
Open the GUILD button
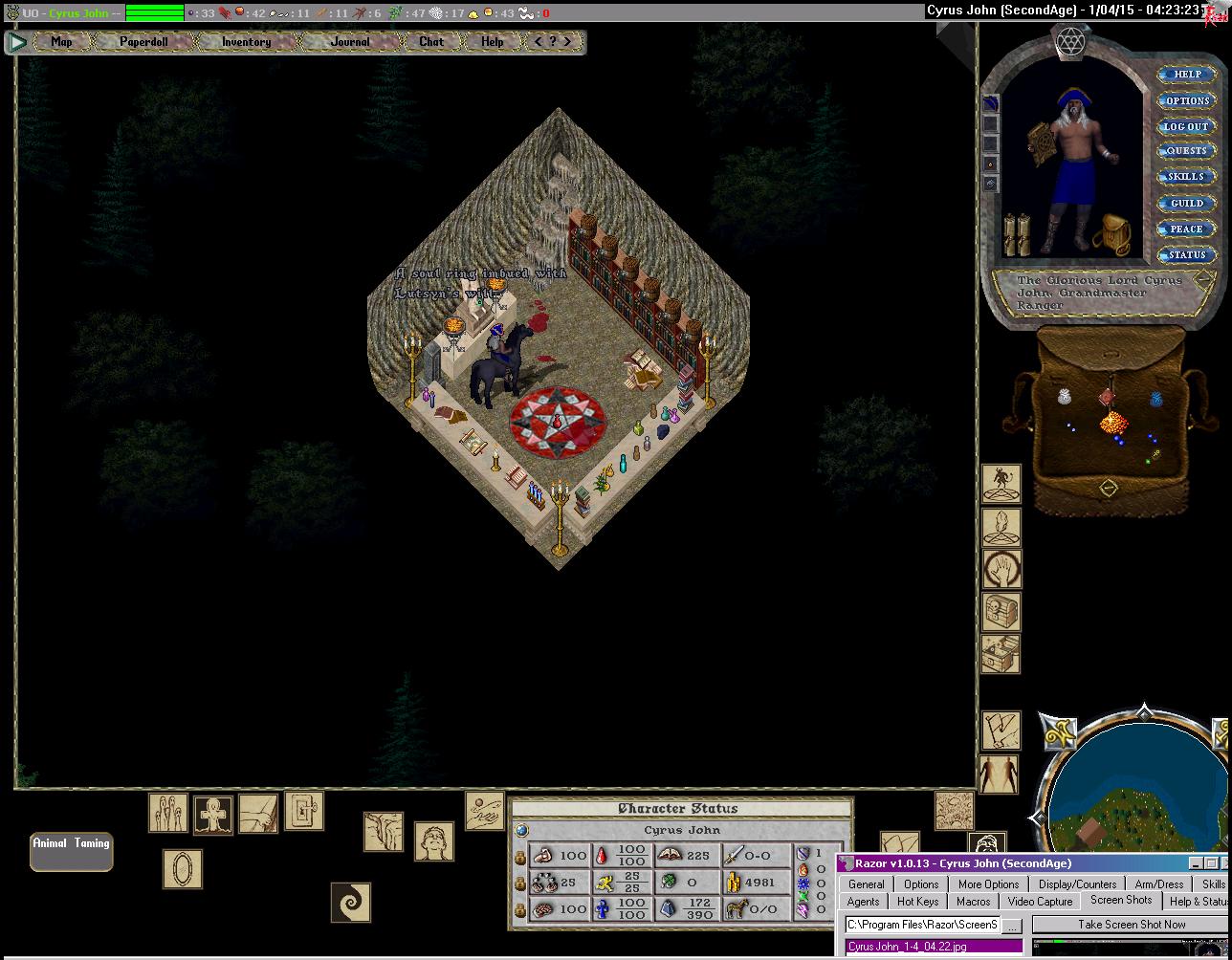click(x=1186, y=203)
